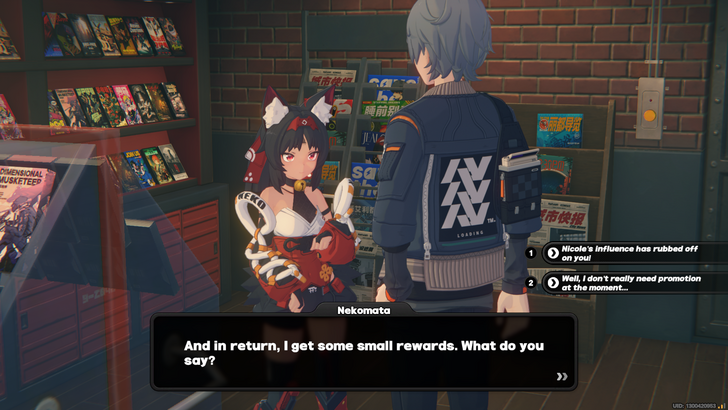The width and height of the screenshot is (728, 410).
Task: Advance dialogue with the double-arrow continue icon
Action: click(562, 377)
